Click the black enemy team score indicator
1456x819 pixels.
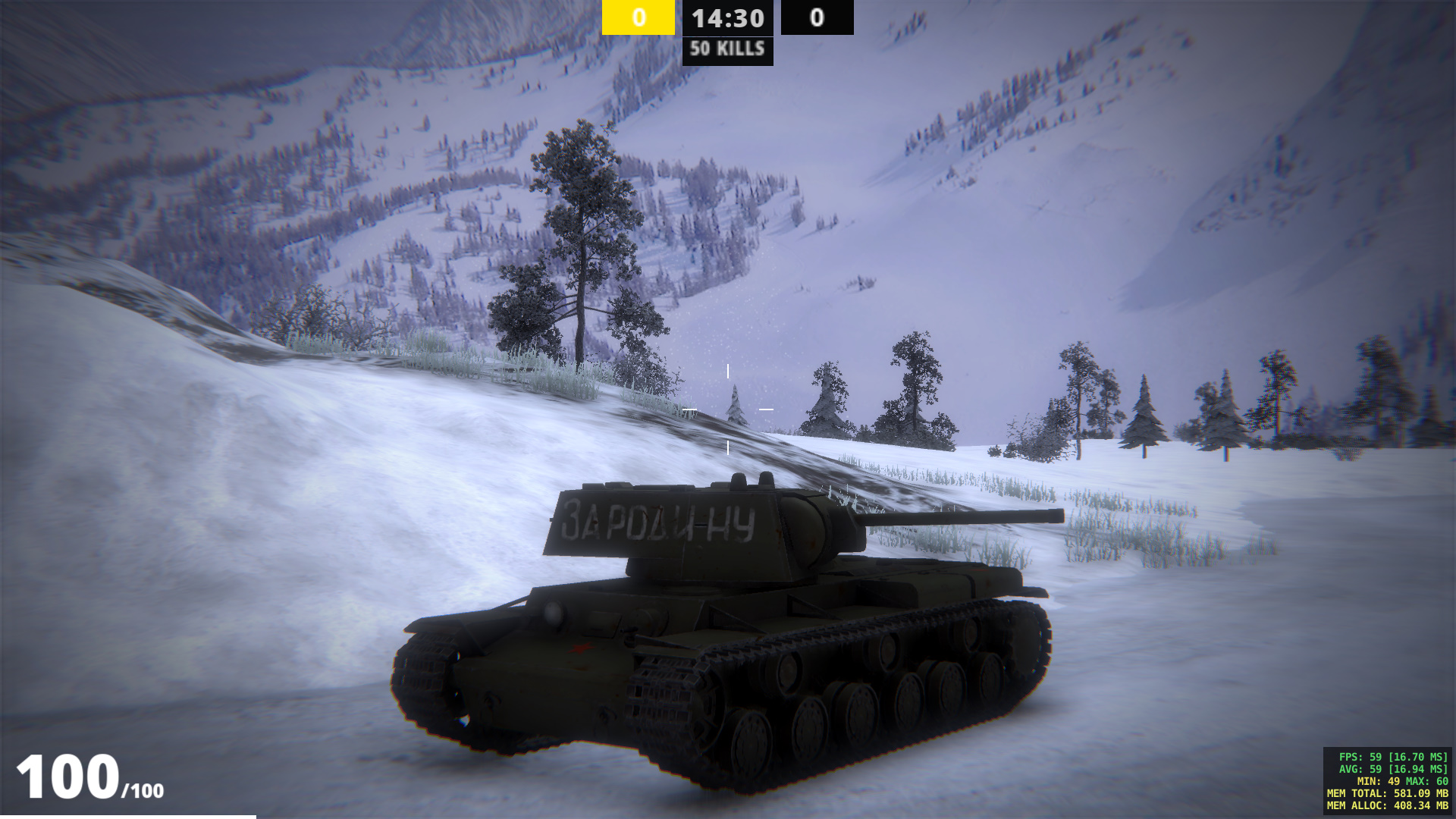[x=815, y=18]
